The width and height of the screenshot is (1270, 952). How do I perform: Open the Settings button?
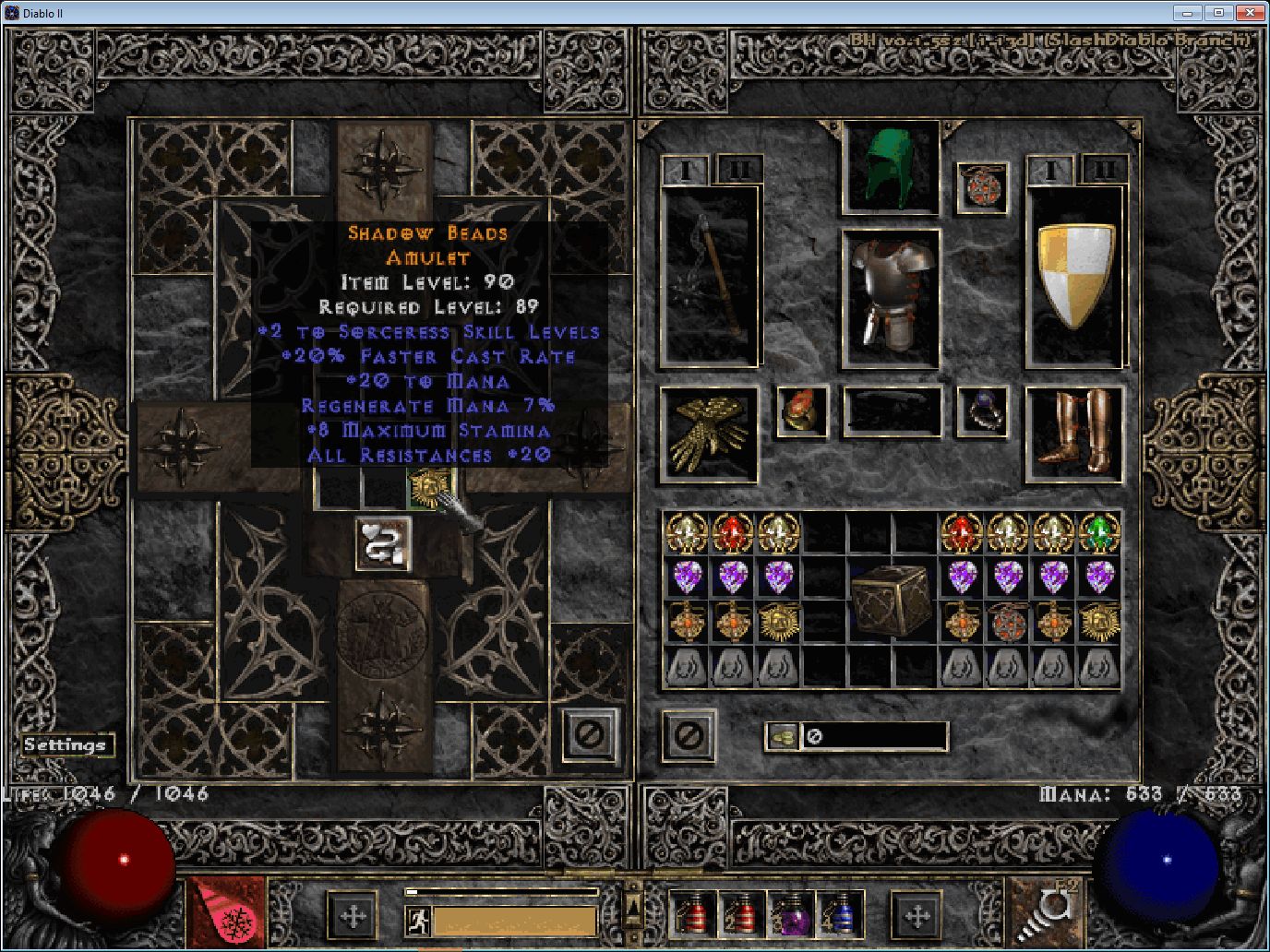65,745
